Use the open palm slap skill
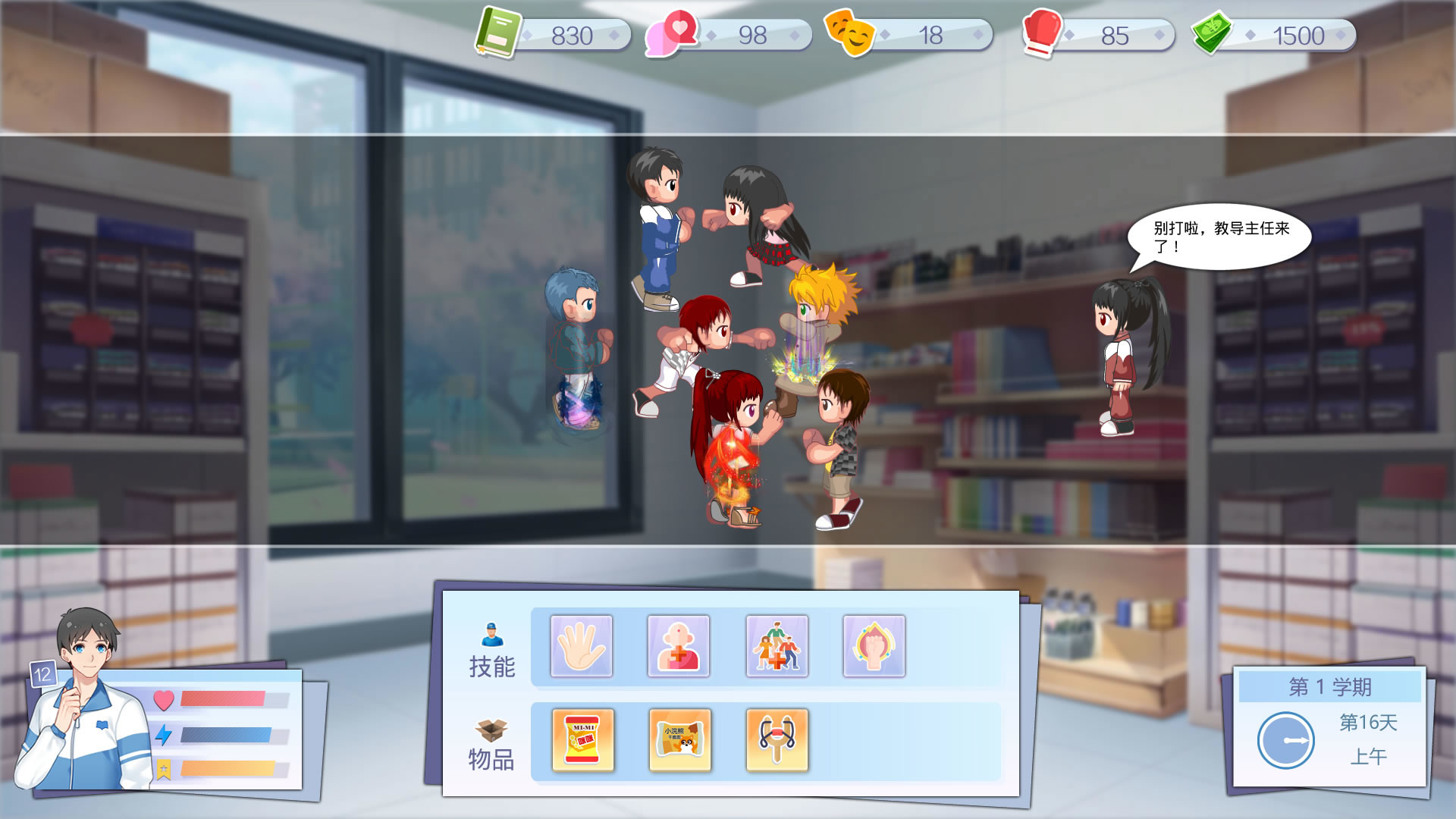Screen dimensions: 1456x819 tap(582, 646)
